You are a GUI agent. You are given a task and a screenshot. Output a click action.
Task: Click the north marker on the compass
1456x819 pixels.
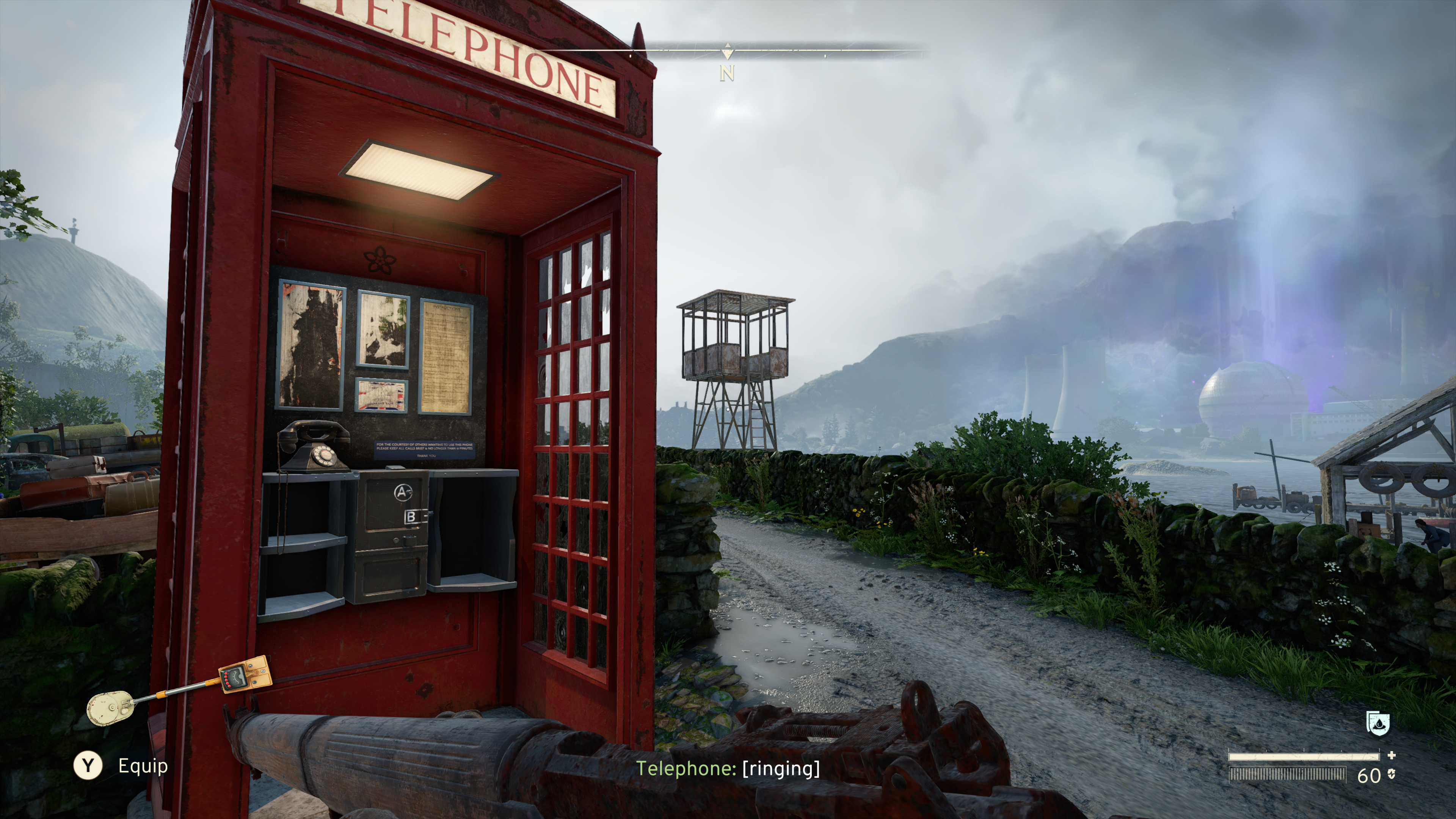pyautogui.click(x=728, y=72)
